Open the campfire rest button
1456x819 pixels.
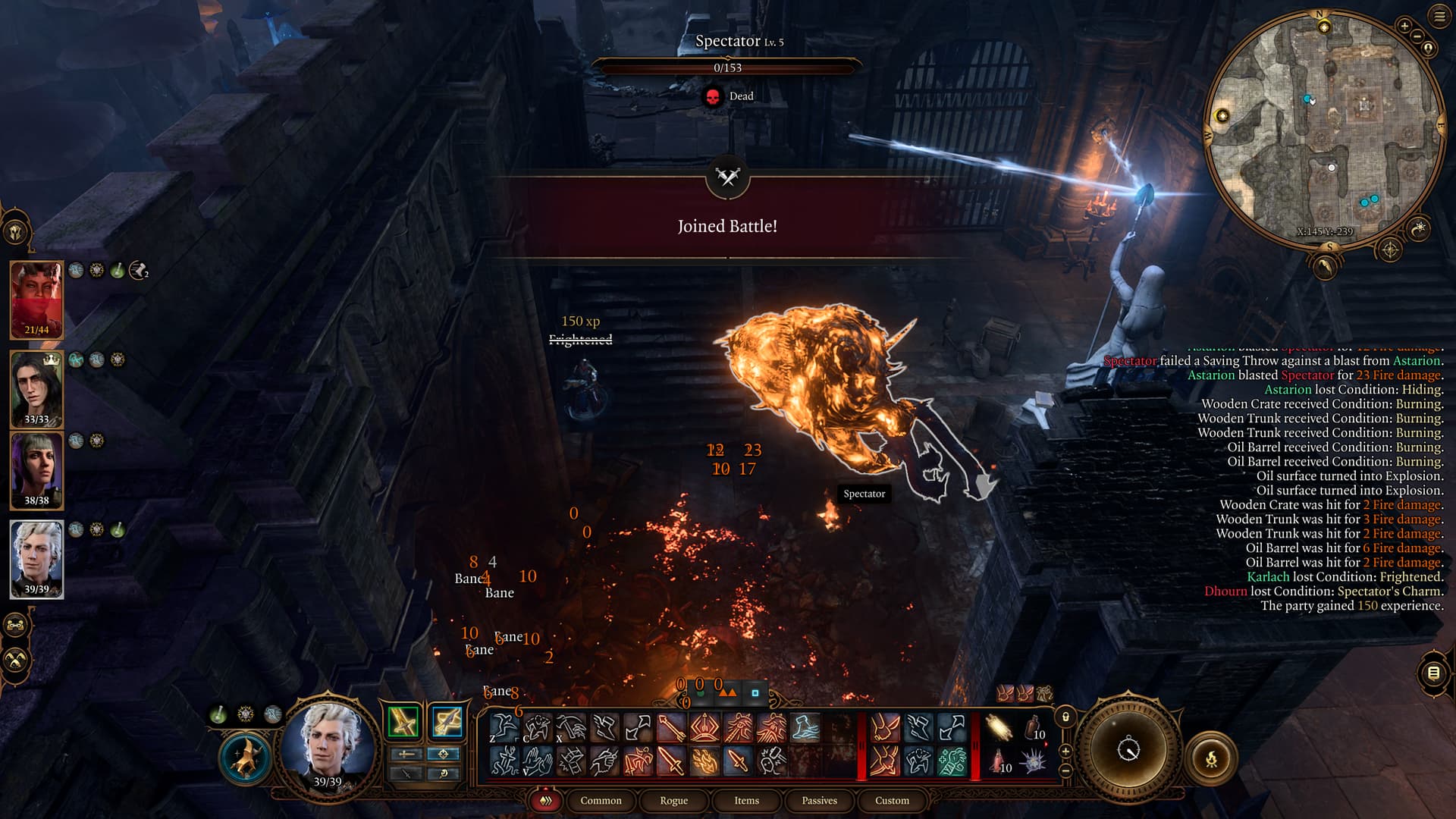(x=1211, y=758)
